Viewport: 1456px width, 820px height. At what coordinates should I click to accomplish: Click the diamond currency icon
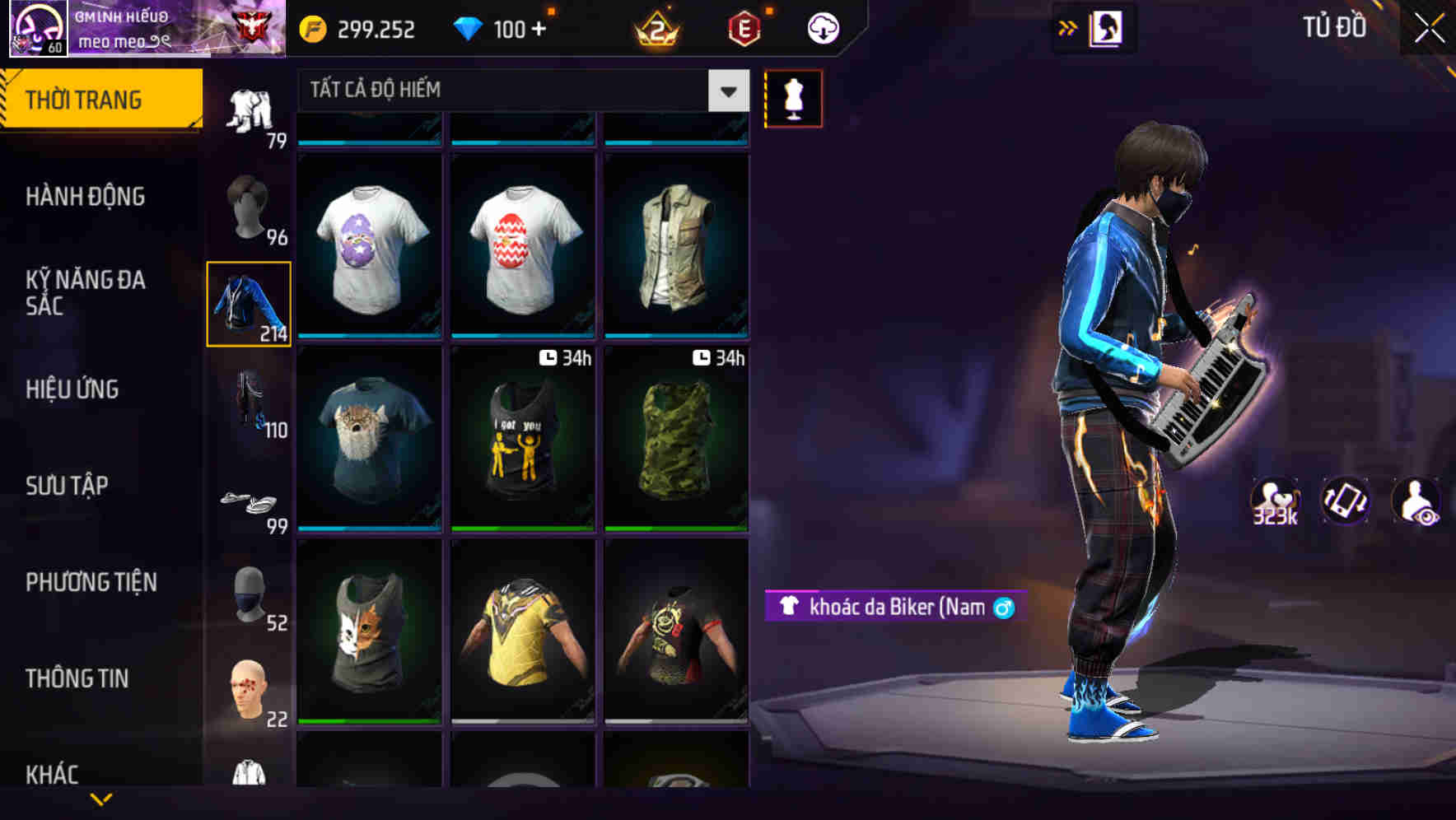pos(469,28)
